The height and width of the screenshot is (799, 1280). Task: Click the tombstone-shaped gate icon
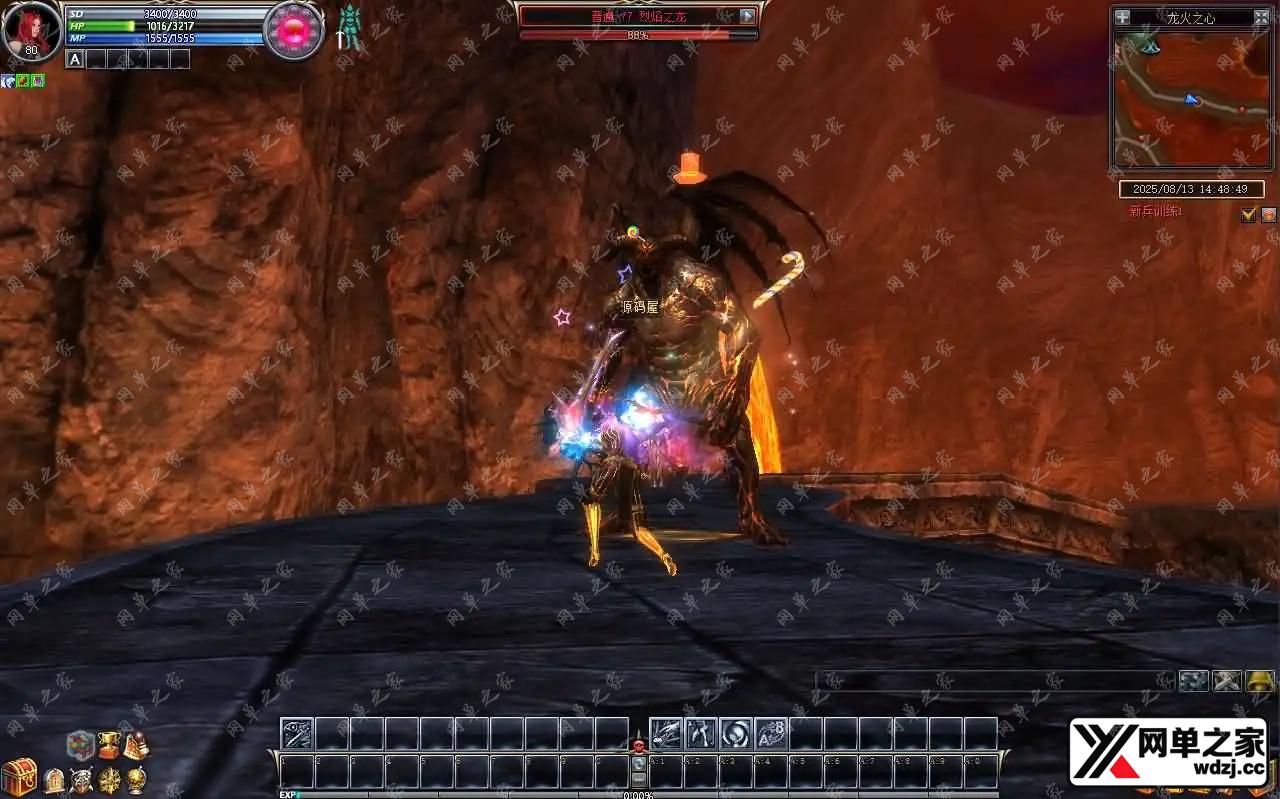54,780
